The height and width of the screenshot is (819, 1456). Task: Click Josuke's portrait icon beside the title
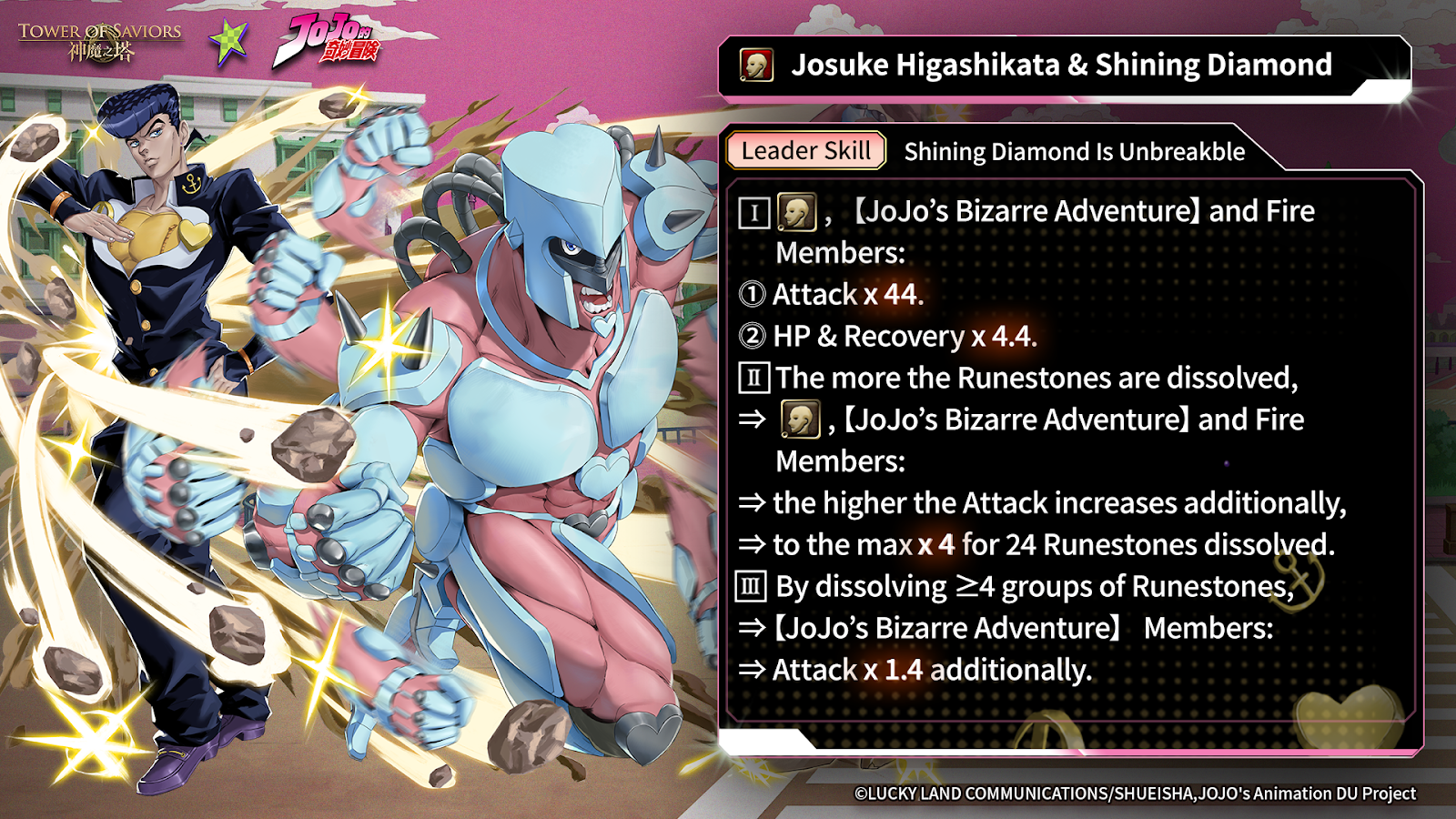(756, 66)
